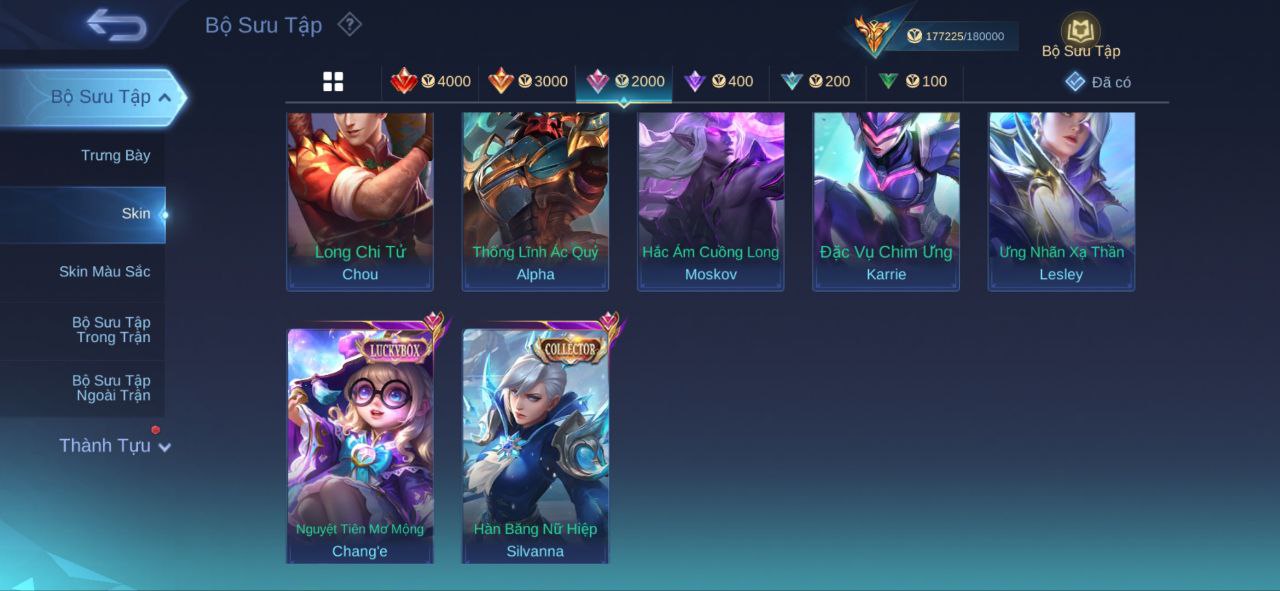This screenshot has width=1280, height=591.
Task: Open Bộ Sưu Tập Trong Trận
Action: (111, 330)
